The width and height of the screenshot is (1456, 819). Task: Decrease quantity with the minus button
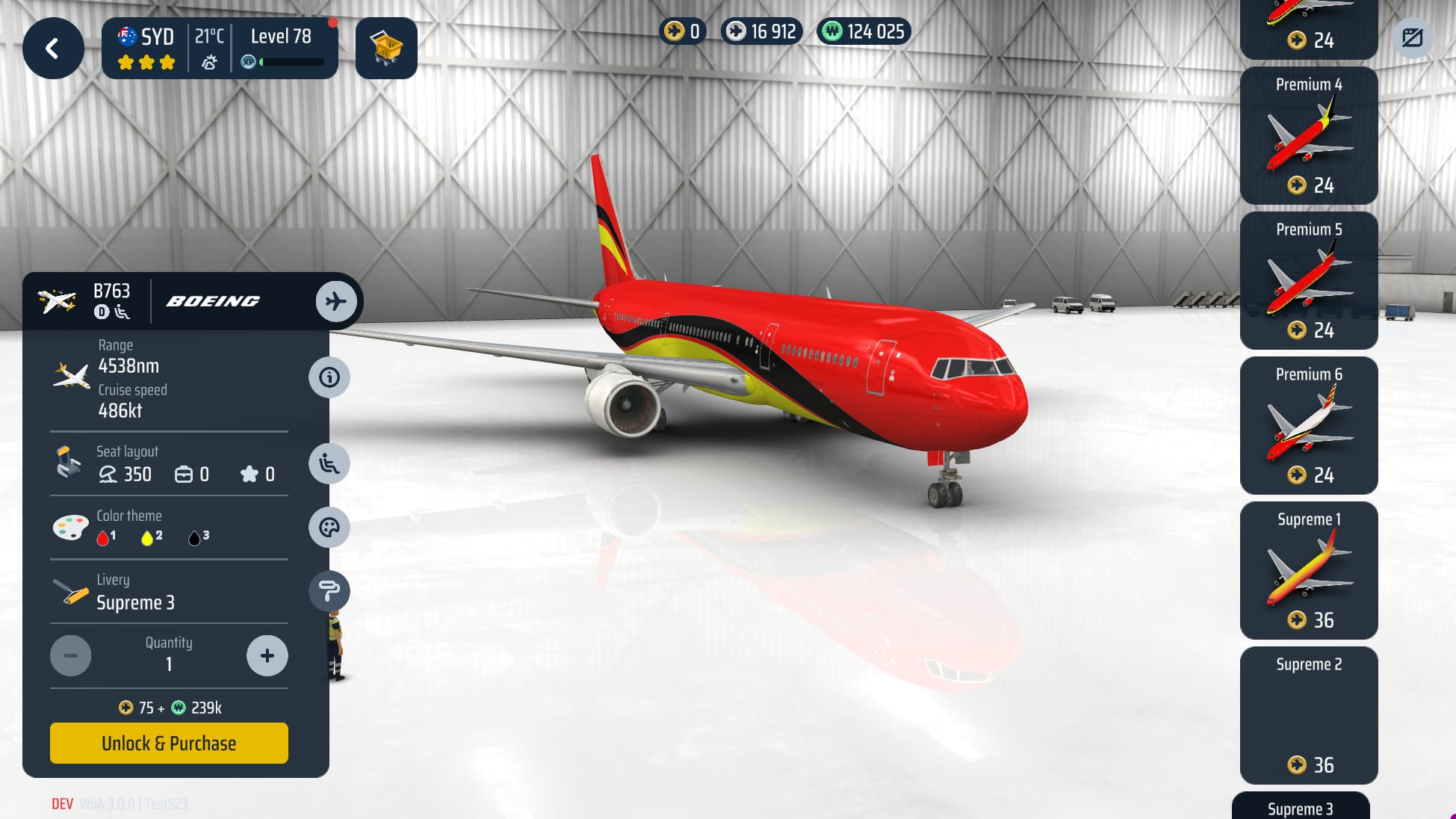(x=71, y=655)
